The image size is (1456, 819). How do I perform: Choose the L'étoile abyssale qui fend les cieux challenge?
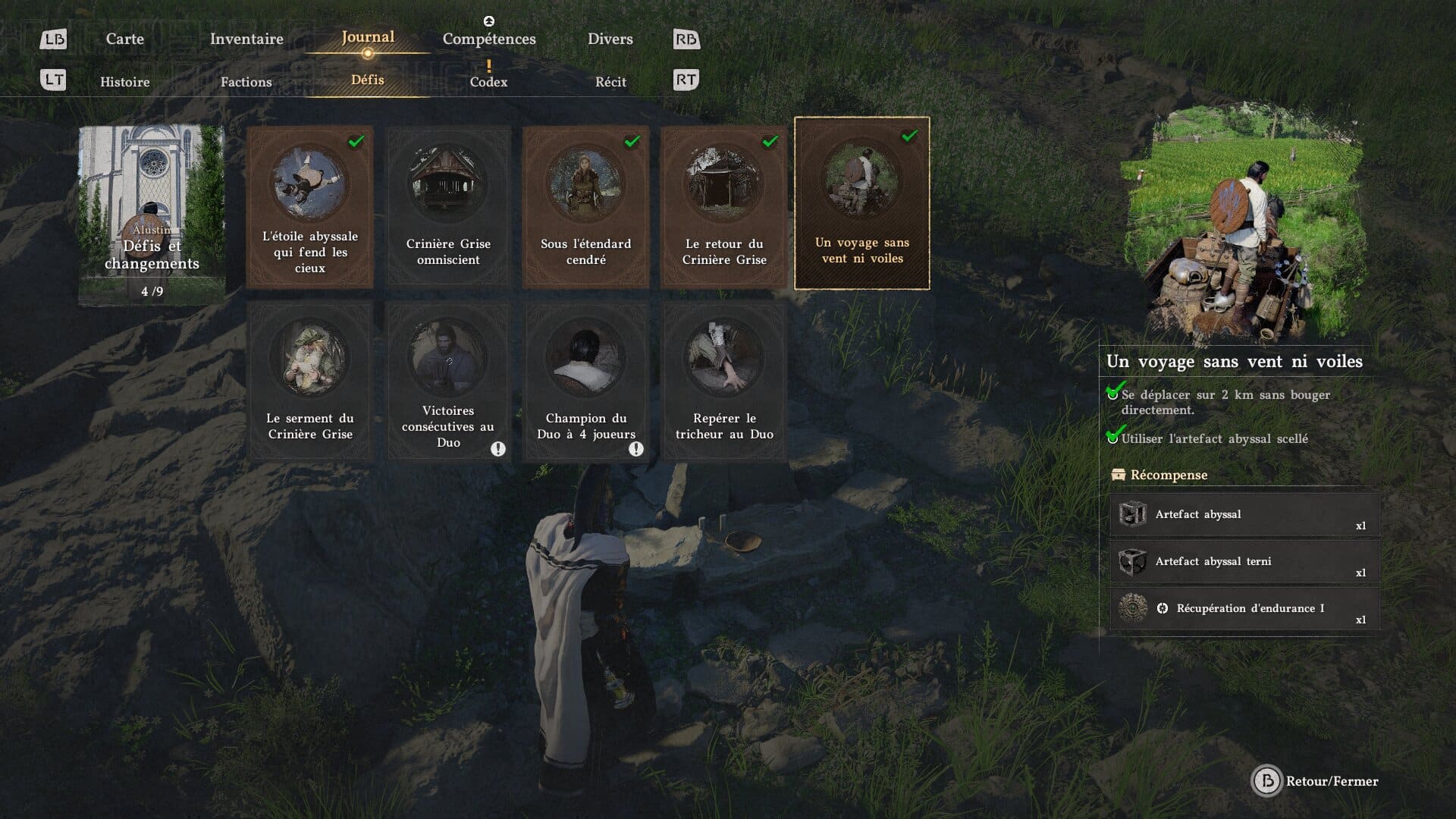tap(310, 206)
